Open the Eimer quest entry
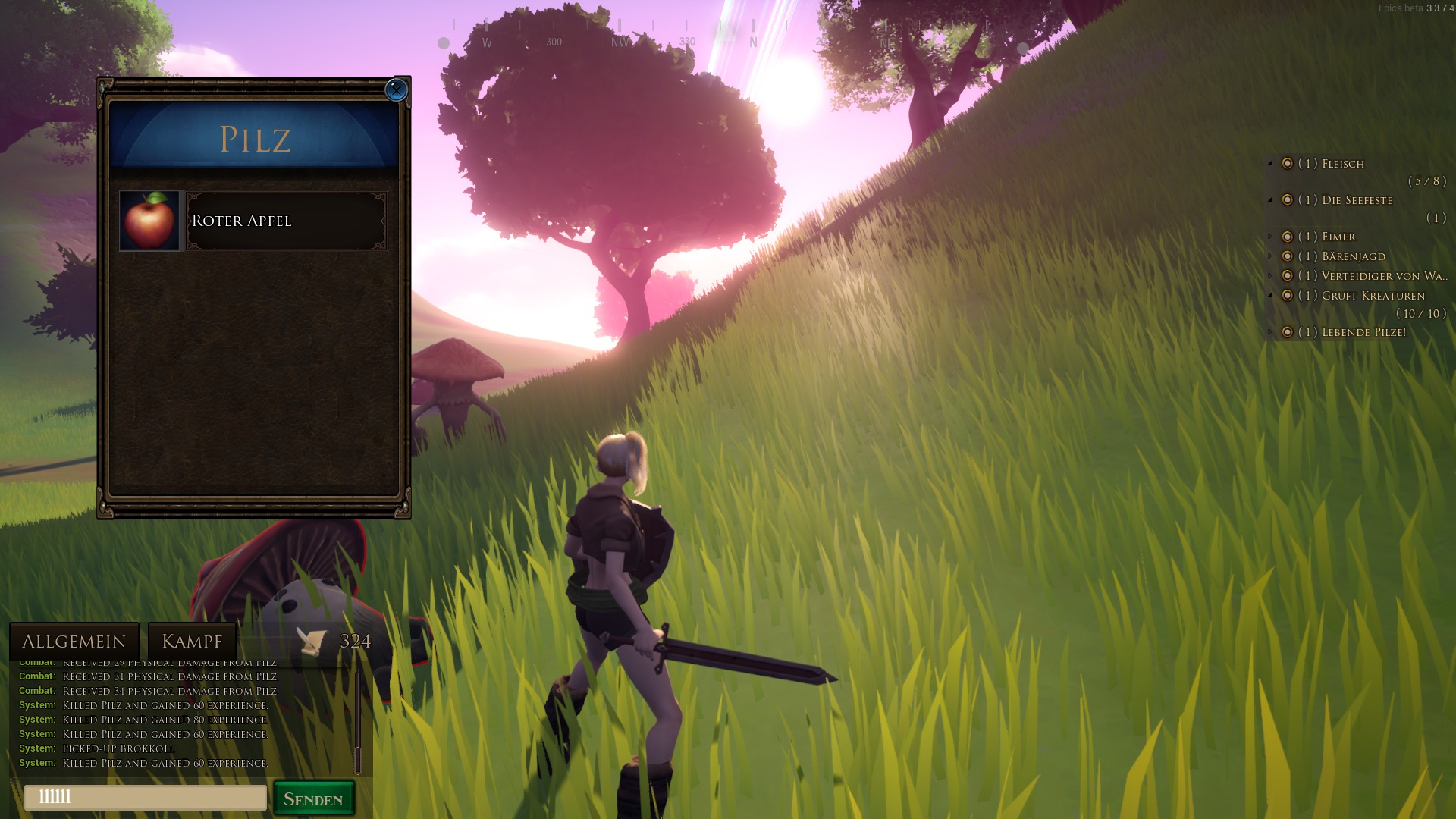The image size is (1456, 819). 1338,237
